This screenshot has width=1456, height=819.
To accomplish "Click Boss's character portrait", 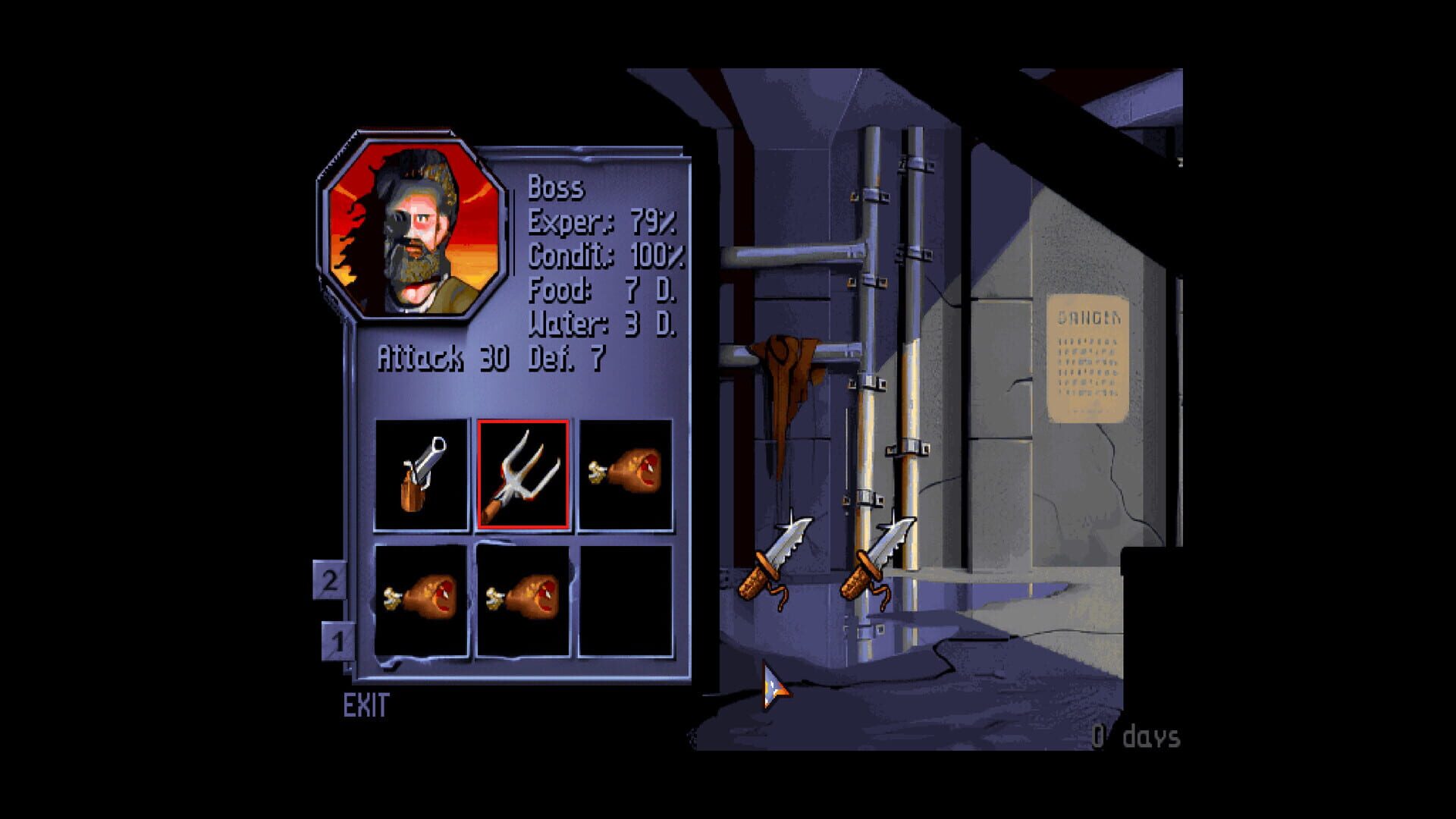I will point(409,227).
